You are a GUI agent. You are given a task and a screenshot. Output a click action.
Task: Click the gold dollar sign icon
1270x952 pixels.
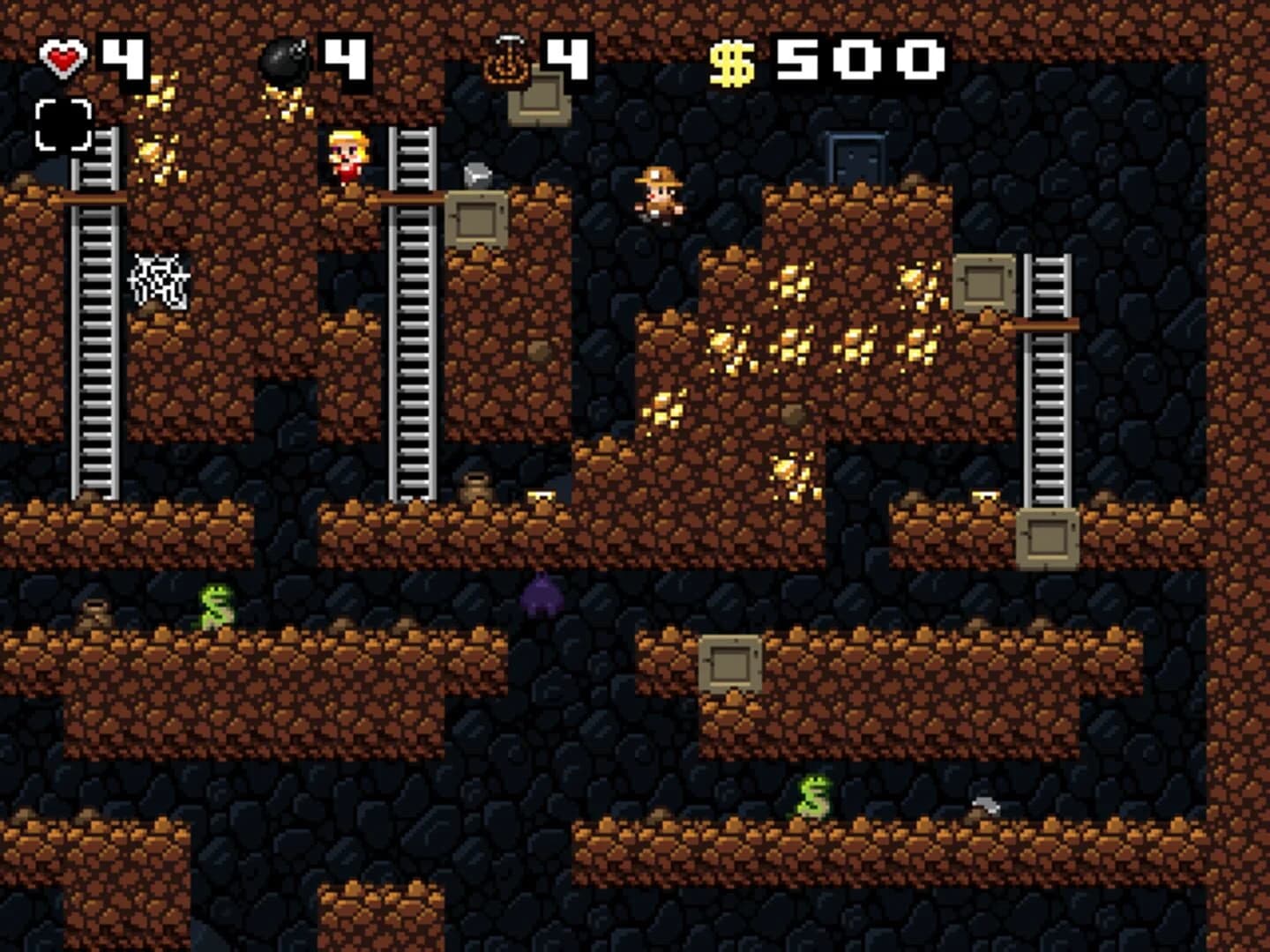click(x=732, y=58)
